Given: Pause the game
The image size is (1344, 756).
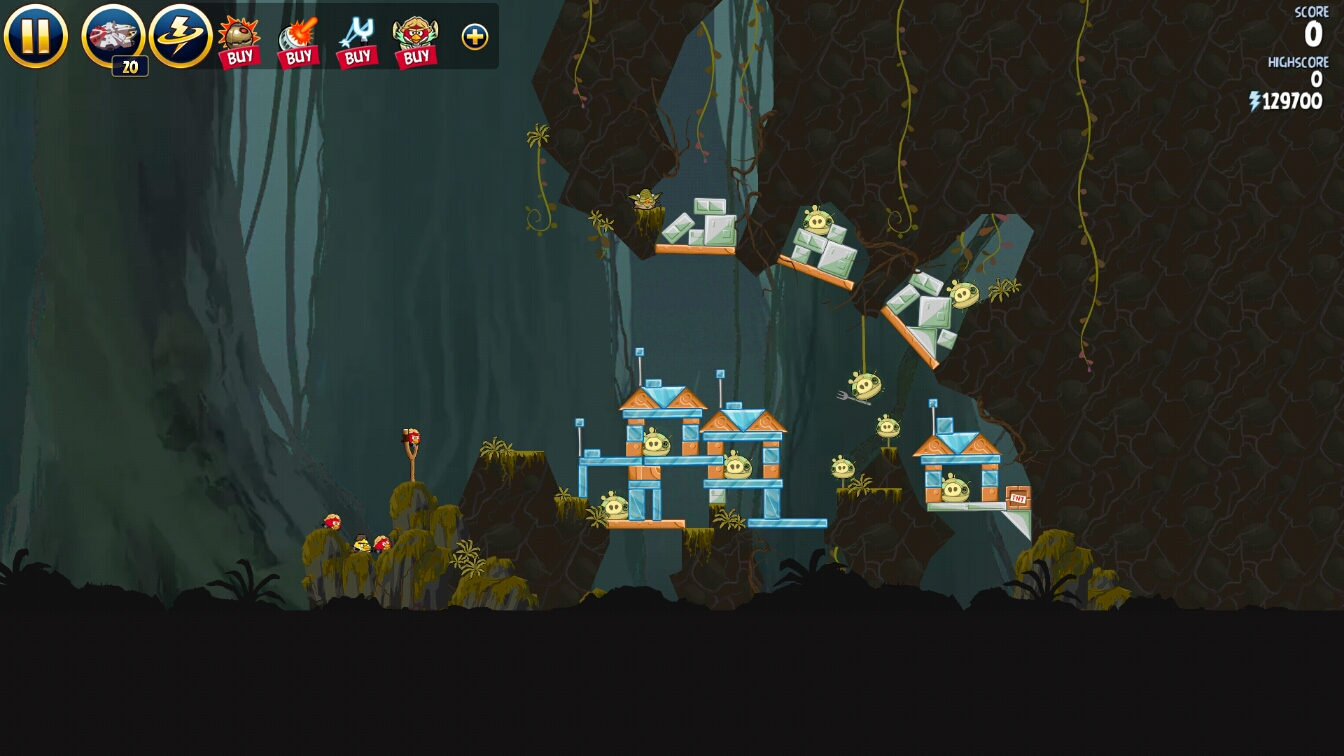Looking at the screenshot, I should [x=36, y=36].
